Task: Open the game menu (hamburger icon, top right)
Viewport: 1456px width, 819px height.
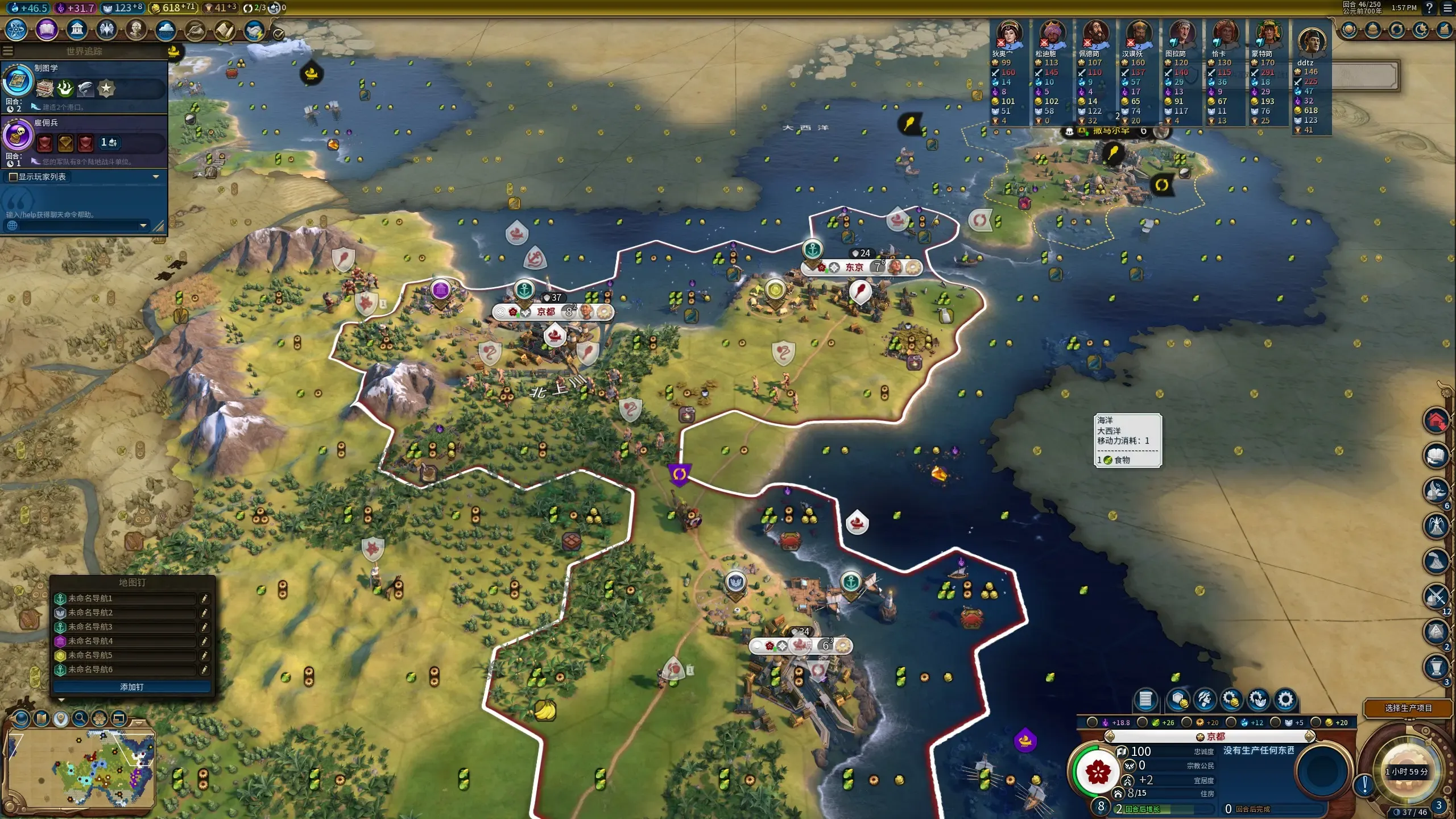Action: pos(1447,8)
